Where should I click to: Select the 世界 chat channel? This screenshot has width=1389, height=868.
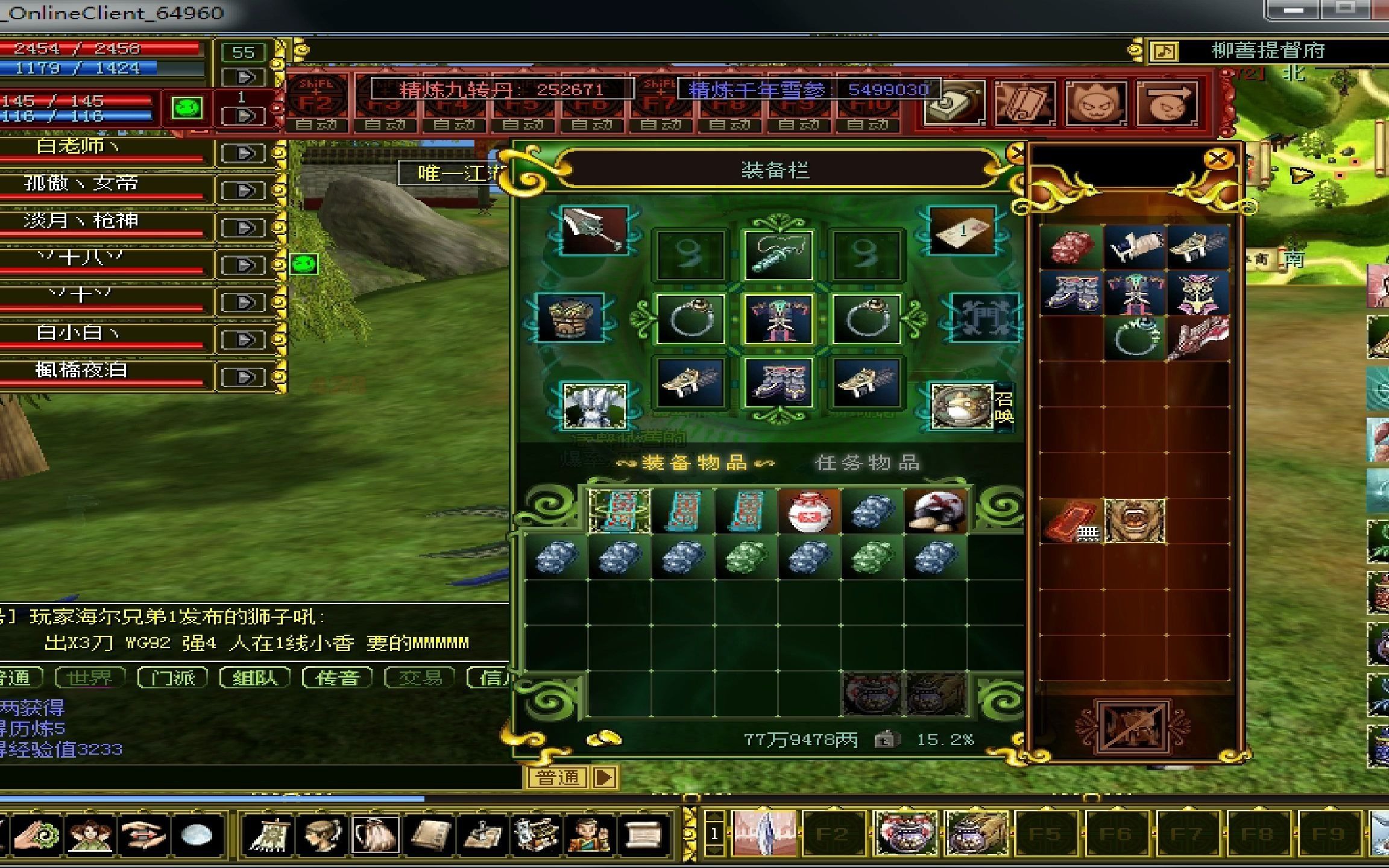pyautogui.click(x=89, y=678)
